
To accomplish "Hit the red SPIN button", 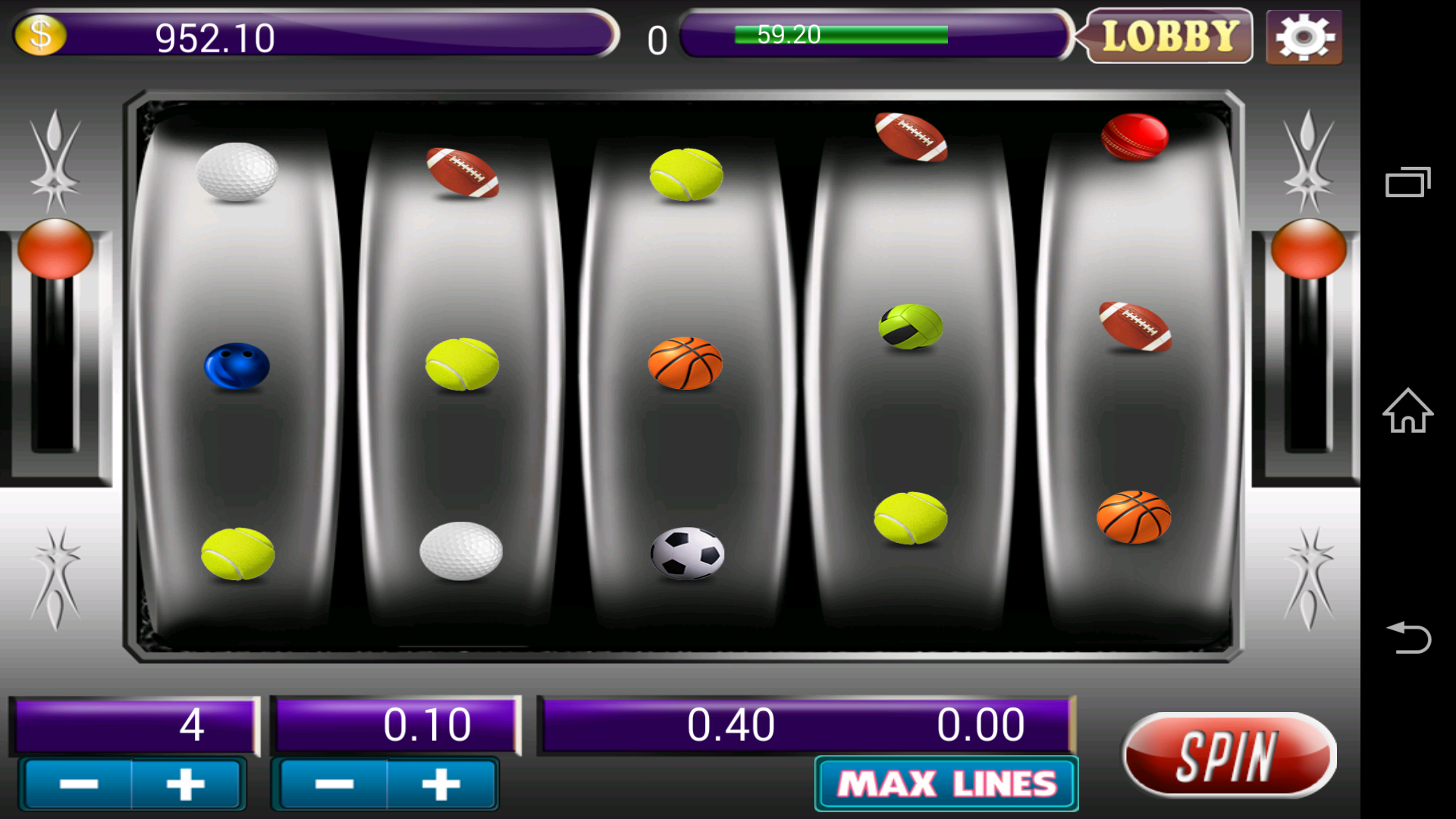I will (x=1228, y=755).
